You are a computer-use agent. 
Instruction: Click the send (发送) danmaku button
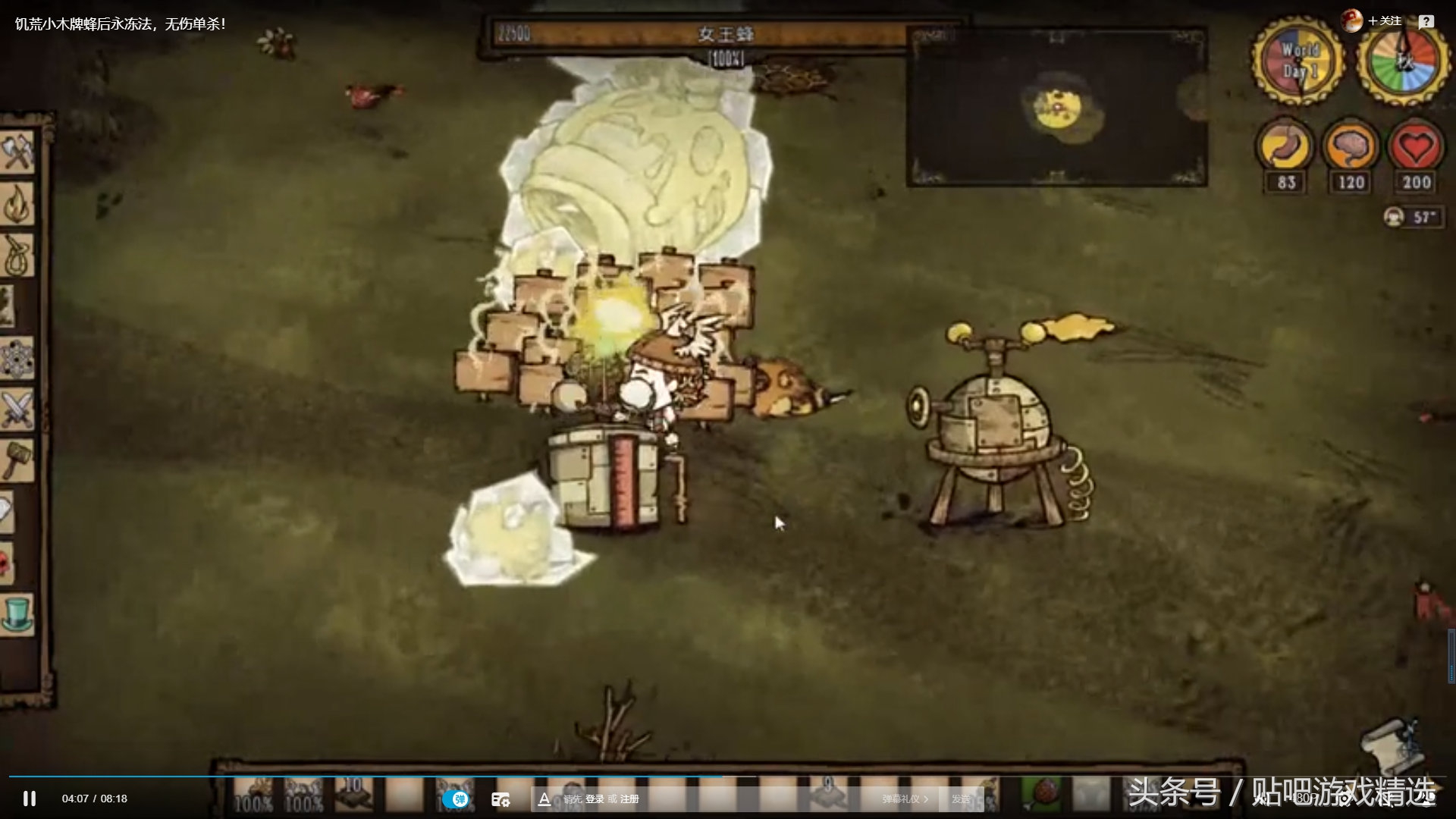point(961,799)
